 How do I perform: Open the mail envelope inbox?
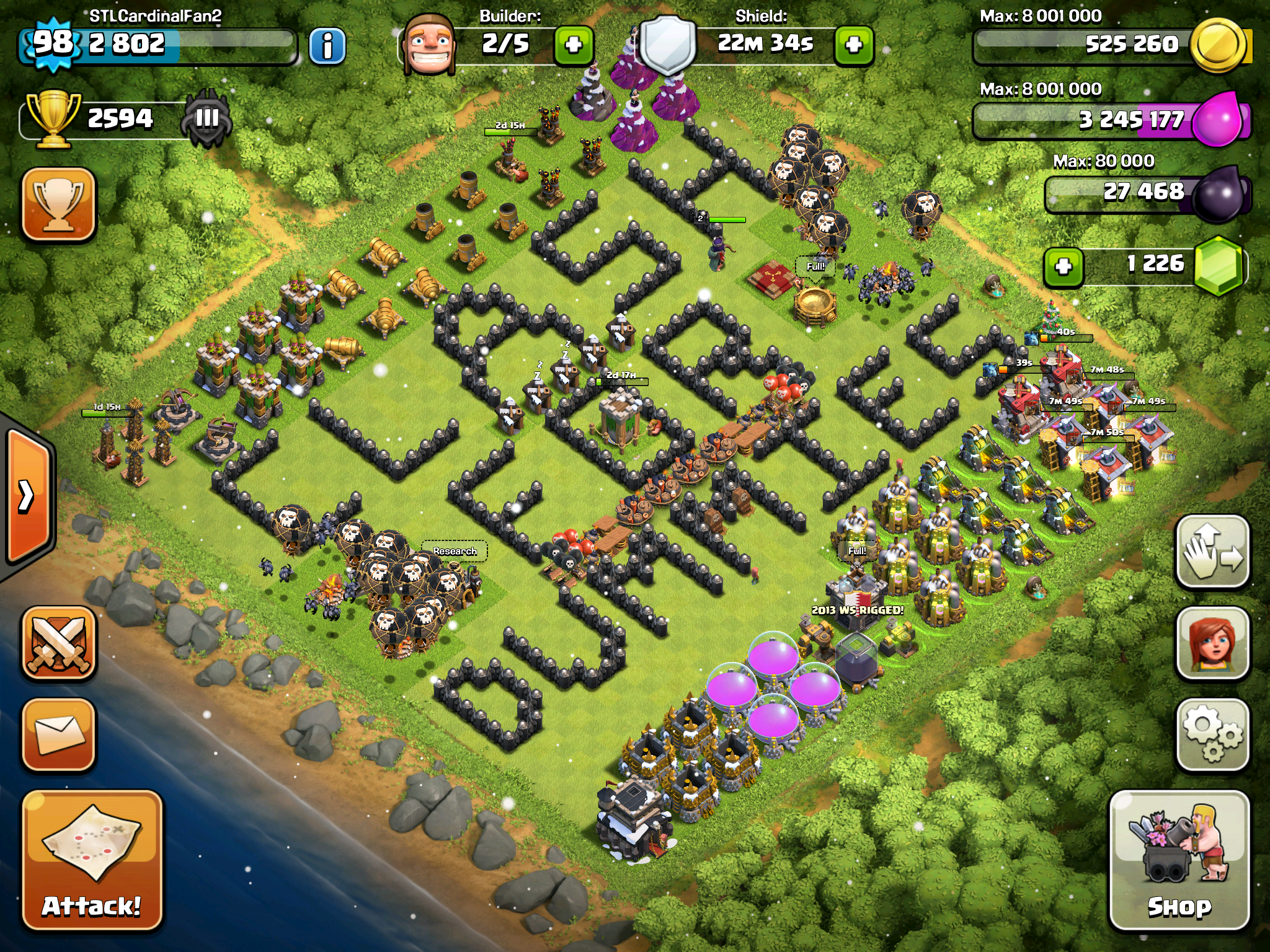[59, 735]
